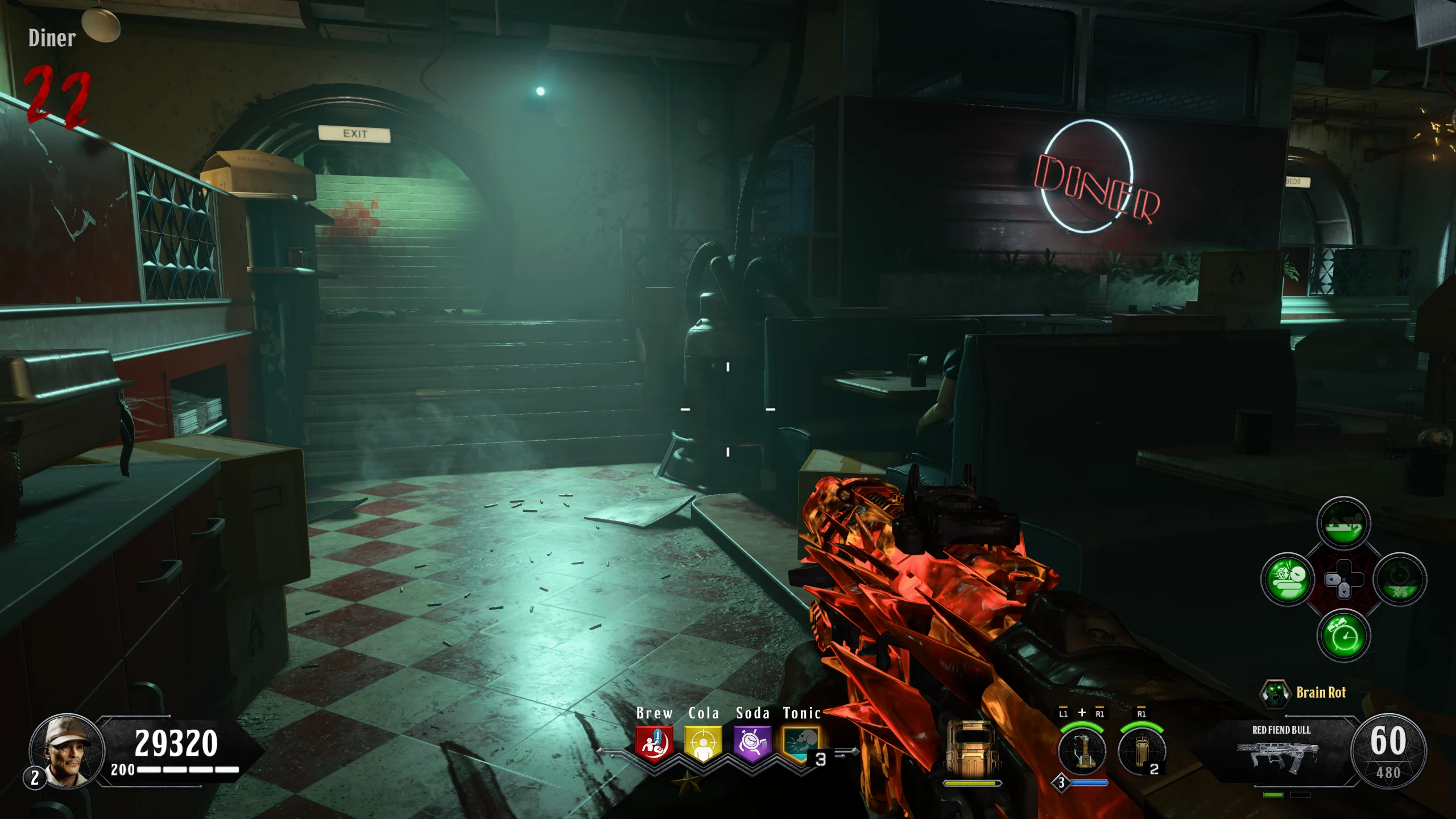Activate the alarm clock elixir
Screen dimensions: 1456x819
1343,635
